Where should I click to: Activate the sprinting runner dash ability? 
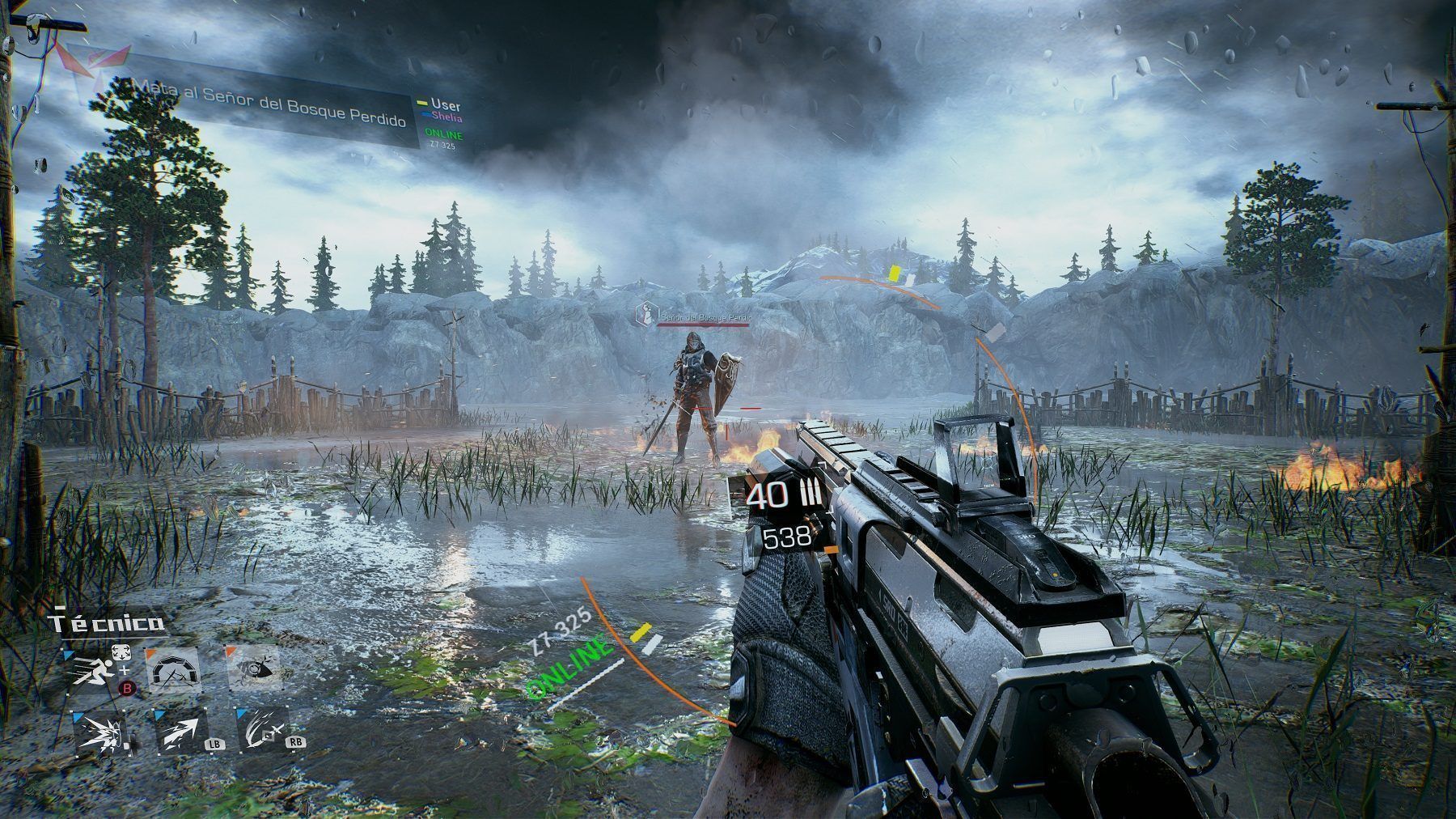[x=91, y=671]
